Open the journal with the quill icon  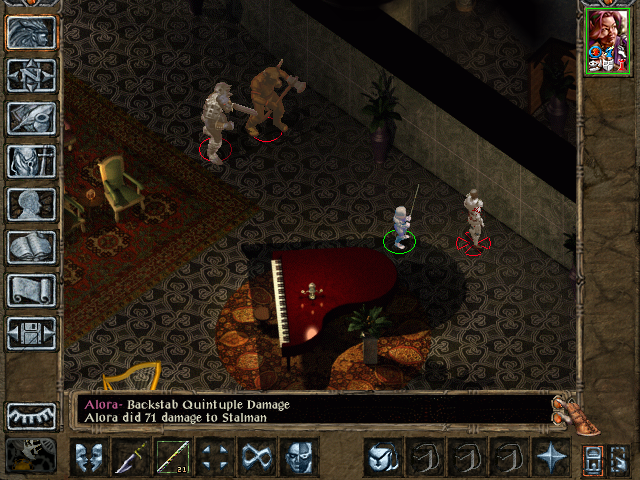31,117
